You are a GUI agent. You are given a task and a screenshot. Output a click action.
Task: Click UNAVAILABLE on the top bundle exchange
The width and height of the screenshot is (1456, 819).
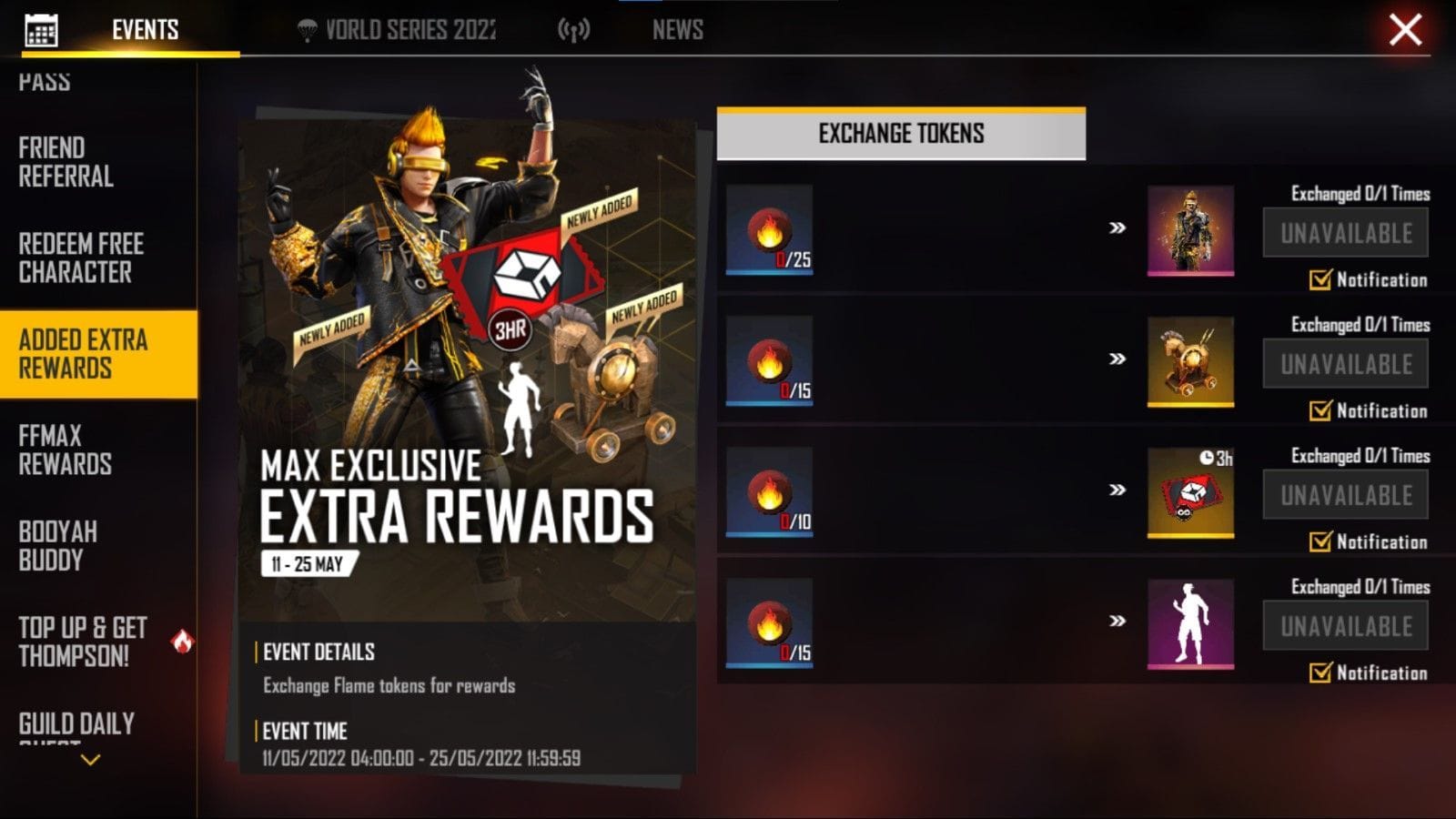(1345, 231)
